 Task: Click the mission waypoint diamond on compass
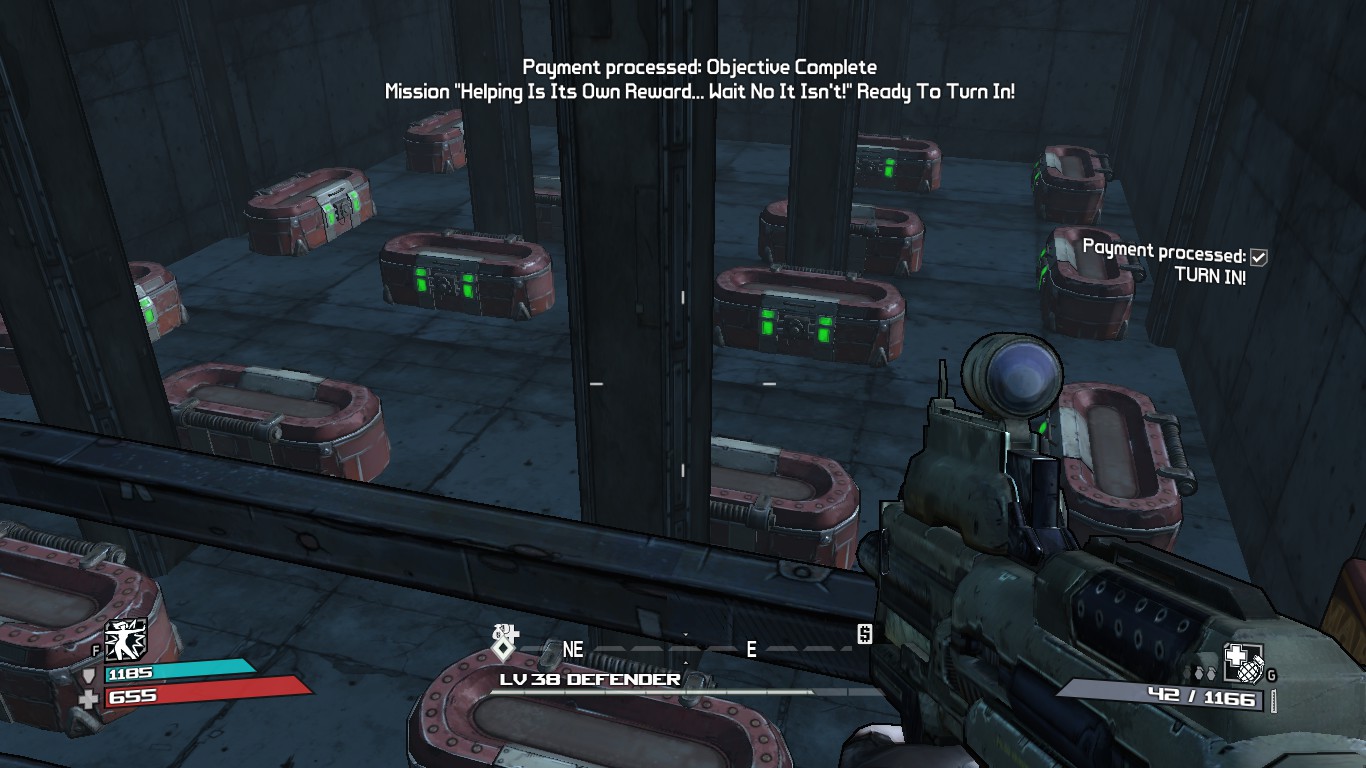click(505, 648)
